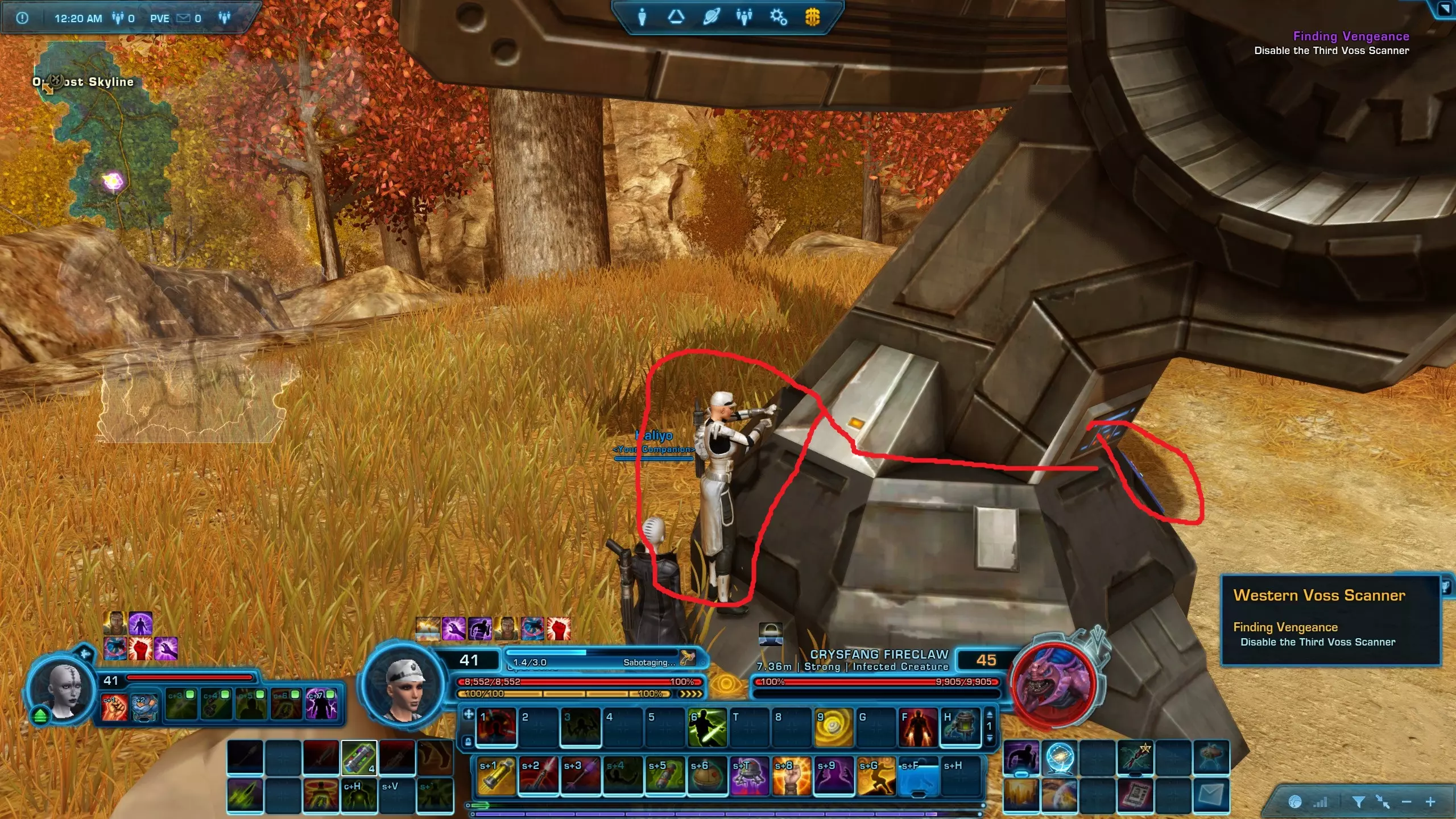
Task: Toggle Kaliyo's lightning figure ability on slot c+7
Action: [x=321, y=704]
